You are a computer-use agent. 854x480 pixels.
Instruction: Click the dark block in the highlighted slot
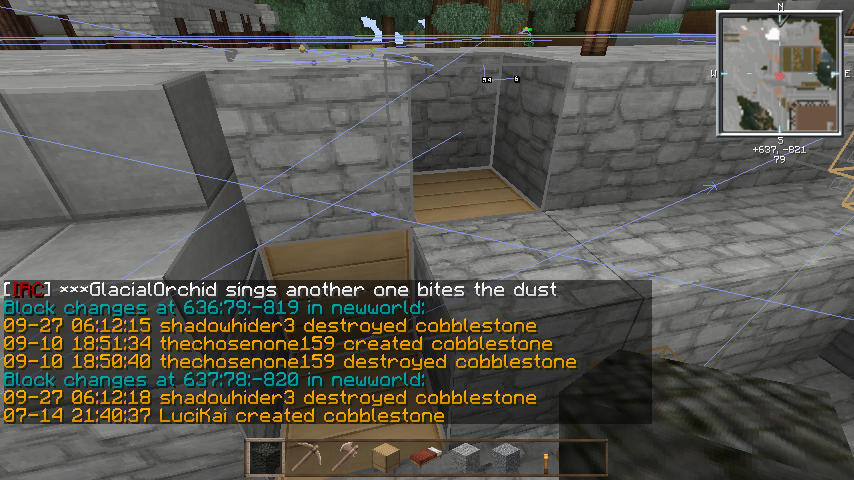click(264, 458)
